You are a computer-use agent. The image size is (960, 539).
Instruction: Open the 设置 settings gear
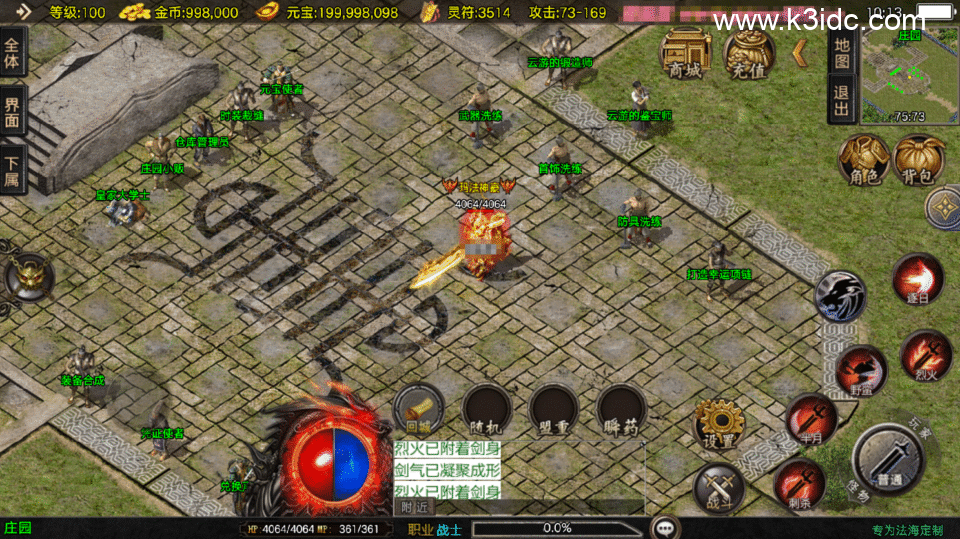718,424
